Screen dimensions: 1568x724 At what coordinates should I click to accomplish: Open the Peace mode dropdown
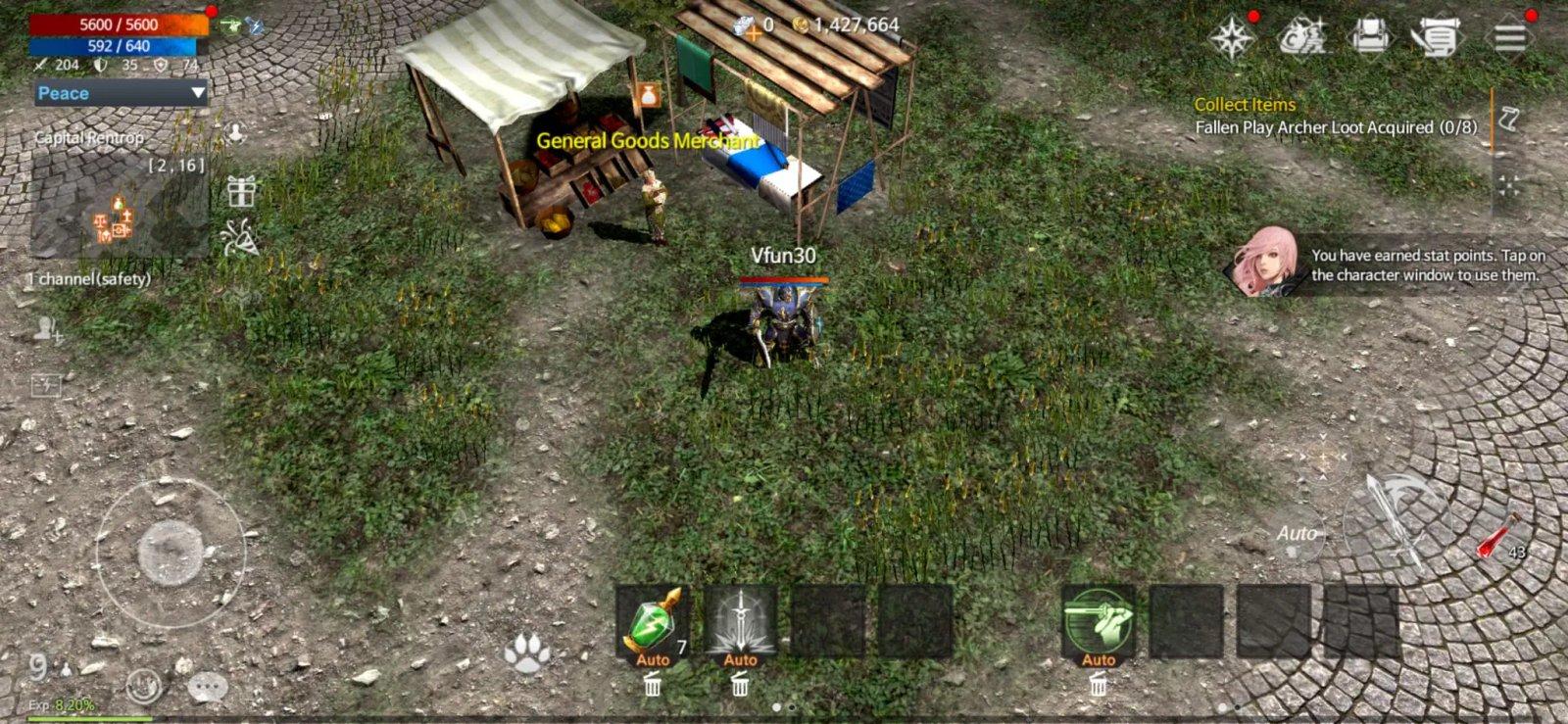tap(118, 93)
